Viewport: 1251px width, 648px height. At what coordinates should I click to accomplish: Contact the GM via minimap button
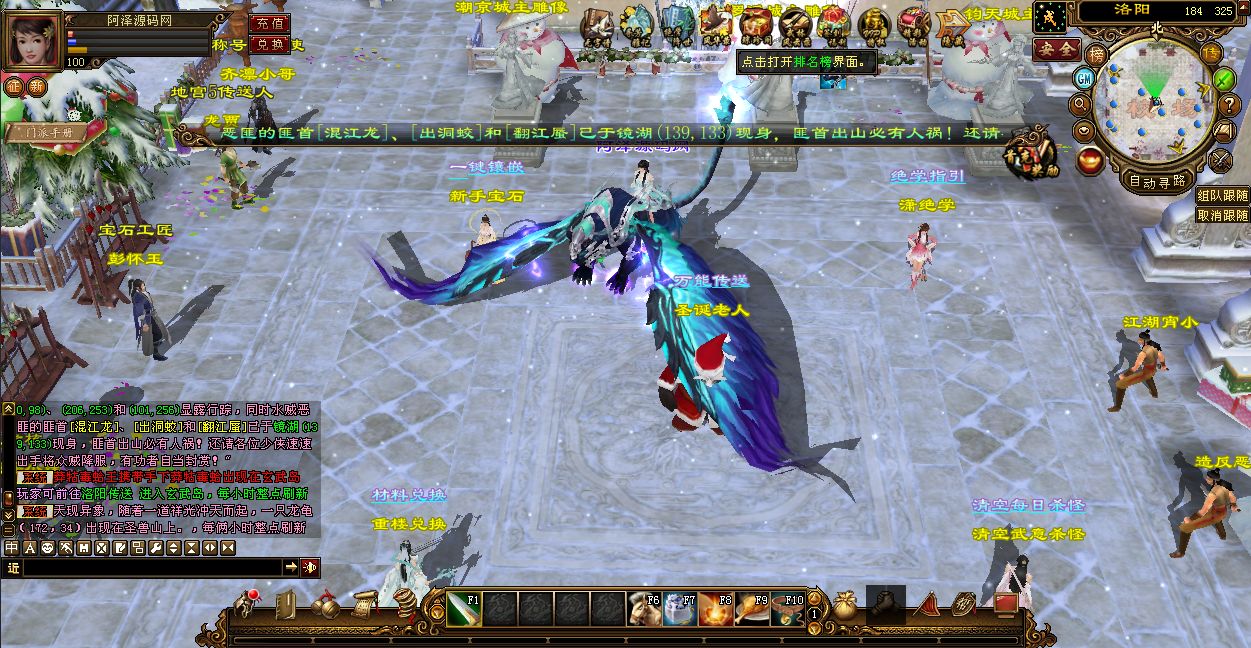coord(1084,78)
